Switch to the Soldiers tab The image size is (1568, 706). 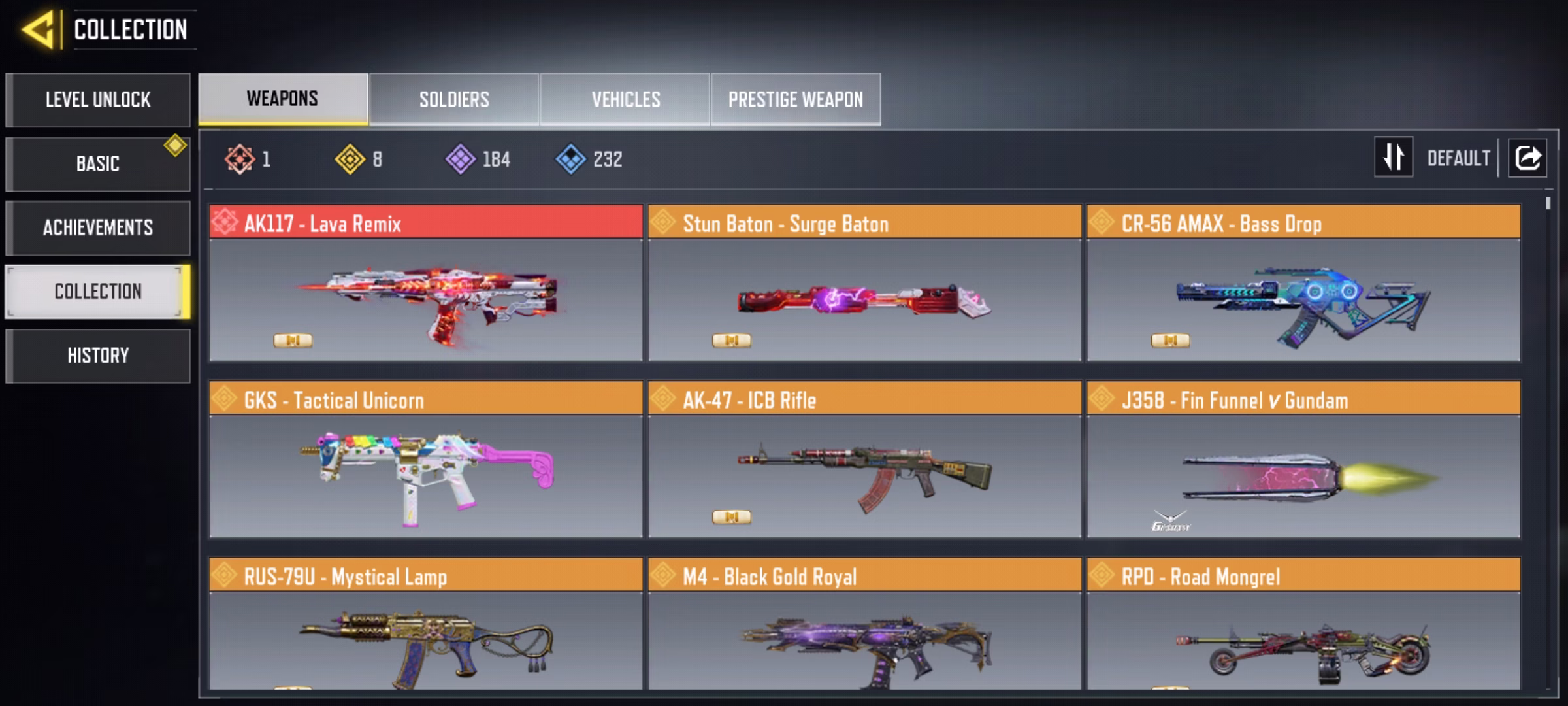(x=454, y=99)
